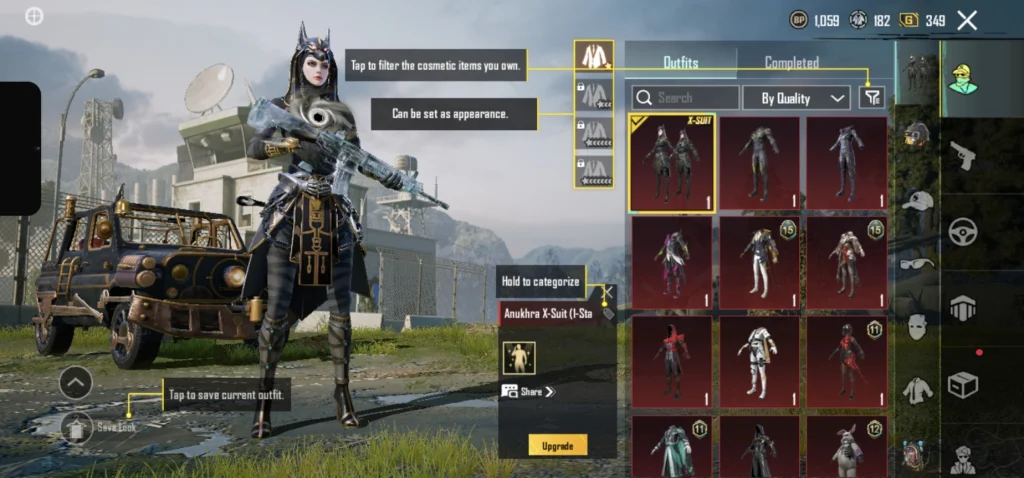1024x478 pixels.
Task: Choose the sunglasses subcategory
Action: point(917,263)
